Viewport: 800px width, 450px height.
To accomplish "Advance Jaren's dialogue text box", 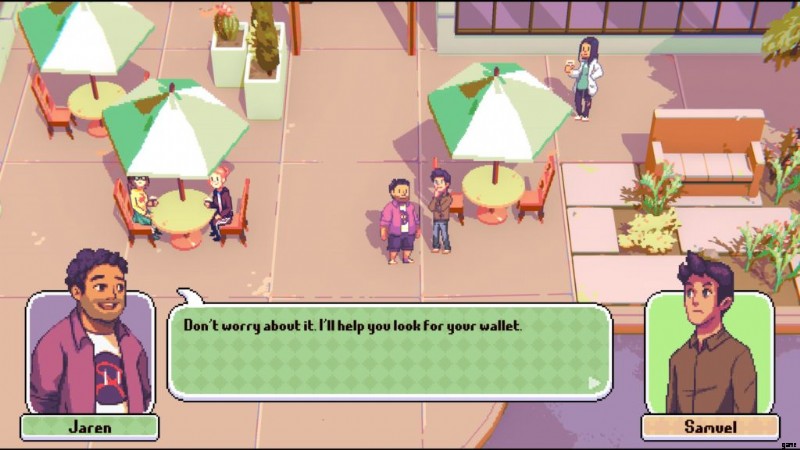I will 389,352.
